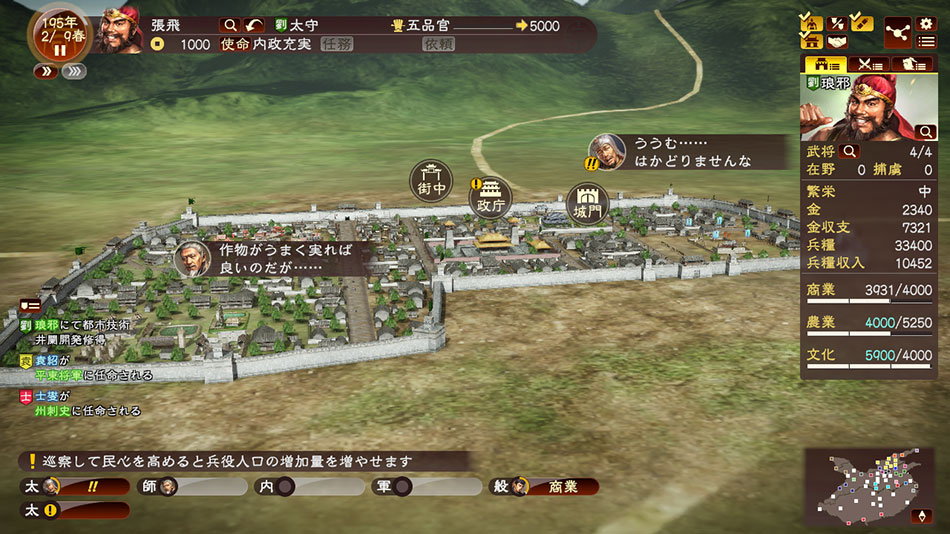Screen dimensions: 950x534
Task: Click the curved return arrow icon
Action: tap(256, 25)
